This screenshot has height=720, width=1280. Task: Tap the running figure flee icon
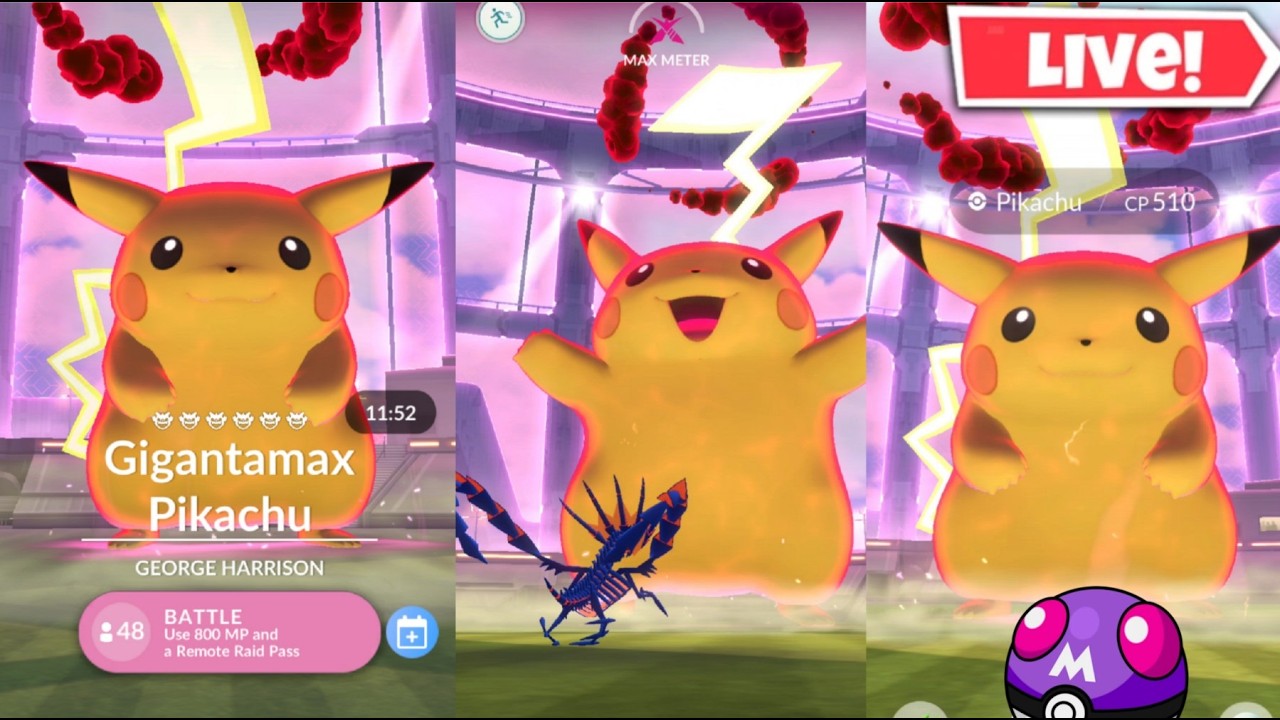[499, 19]
